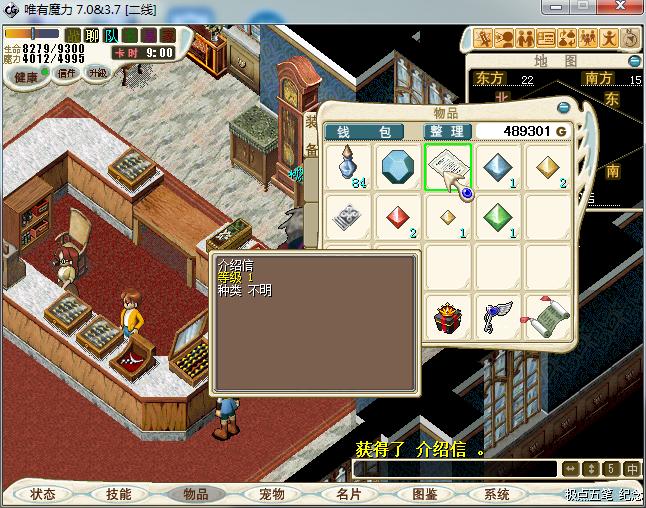Click the 整理 sort button
The image size is (646, 508).
click(446, 131)
